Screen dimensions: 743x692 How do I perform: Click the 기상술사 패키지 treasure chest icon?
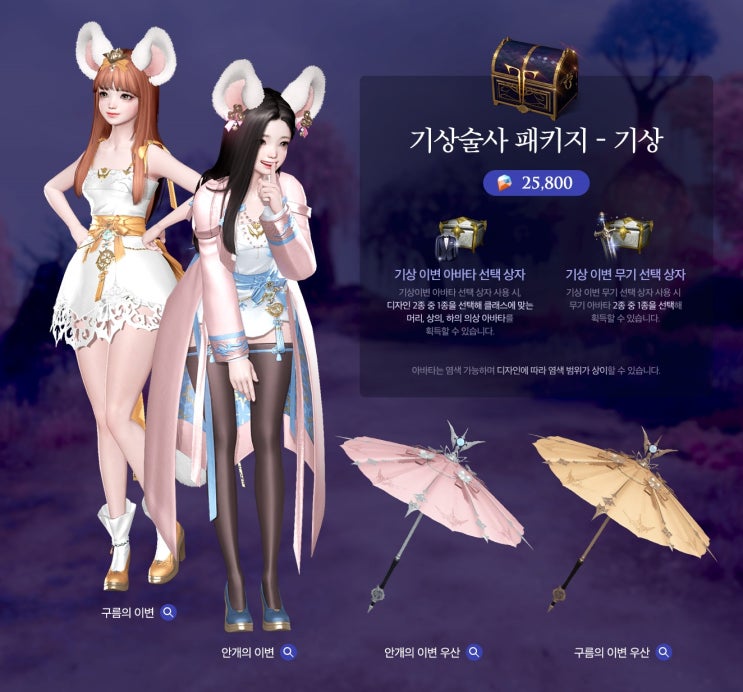pos(535,76)
